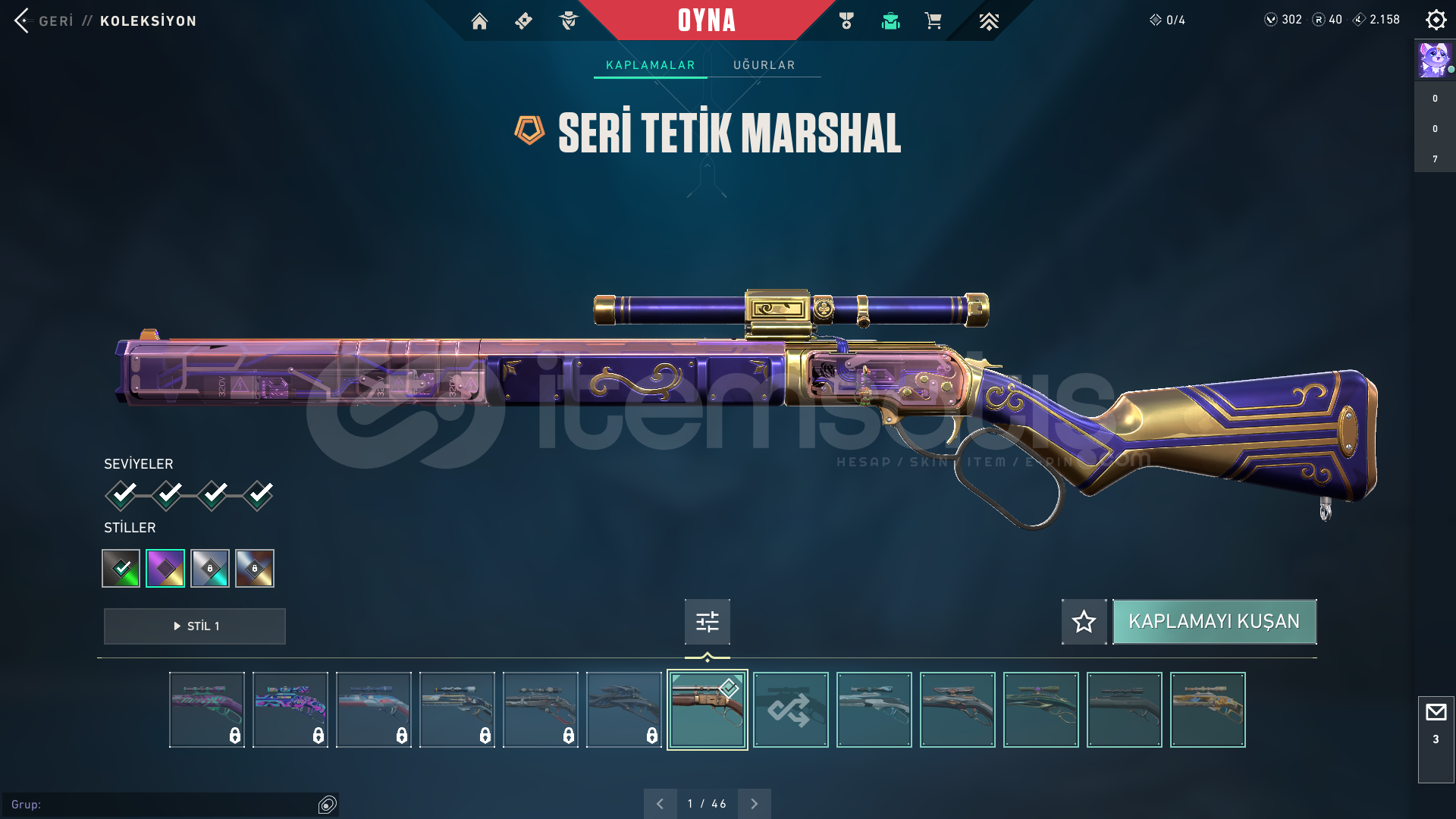Go back with the GERİ arrow
This screenshot has width=1456, height=819.
[x=23, y=20]
